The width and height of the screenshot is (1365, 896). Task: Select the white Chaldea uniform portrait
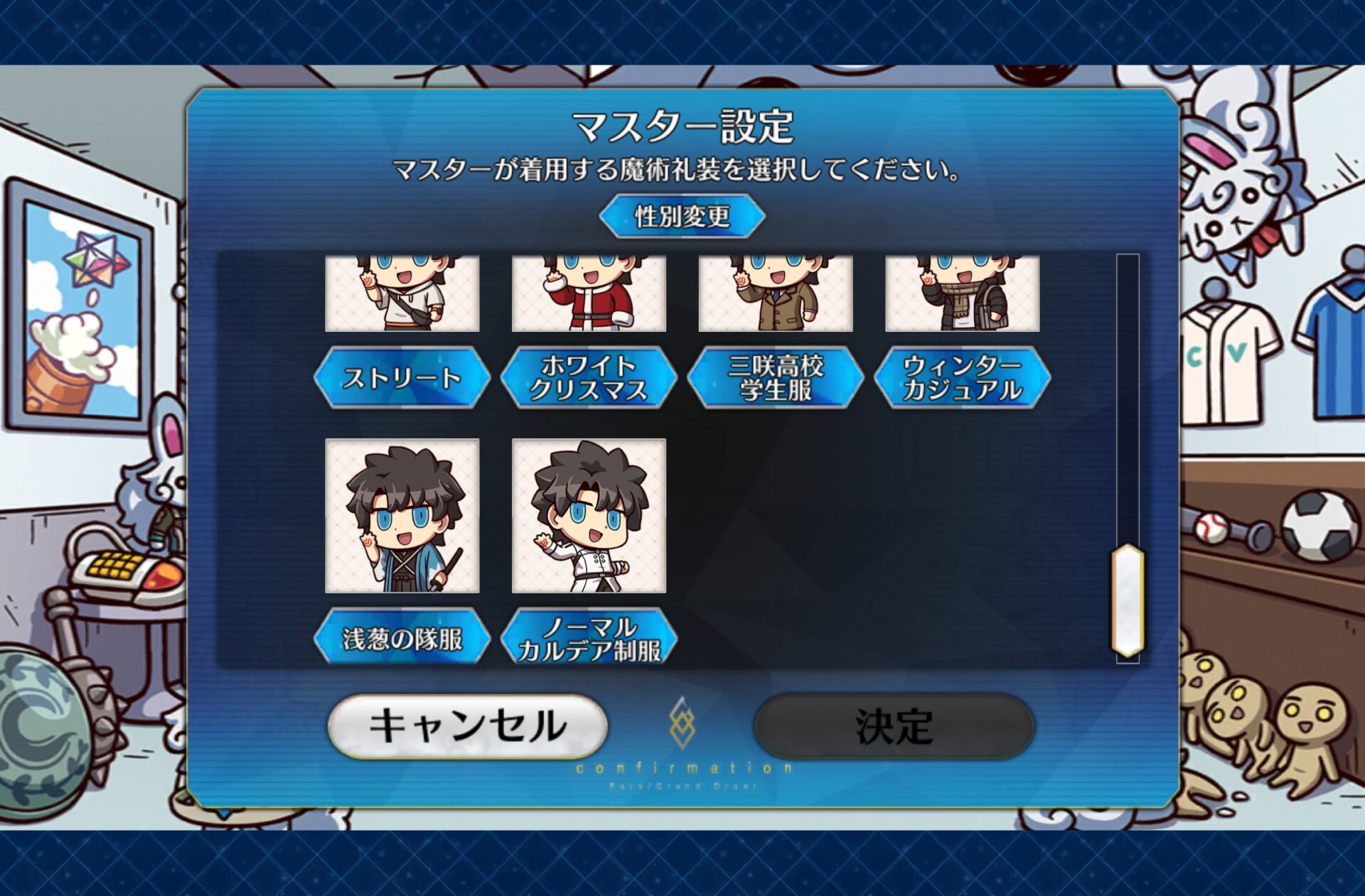pos(589,515)
